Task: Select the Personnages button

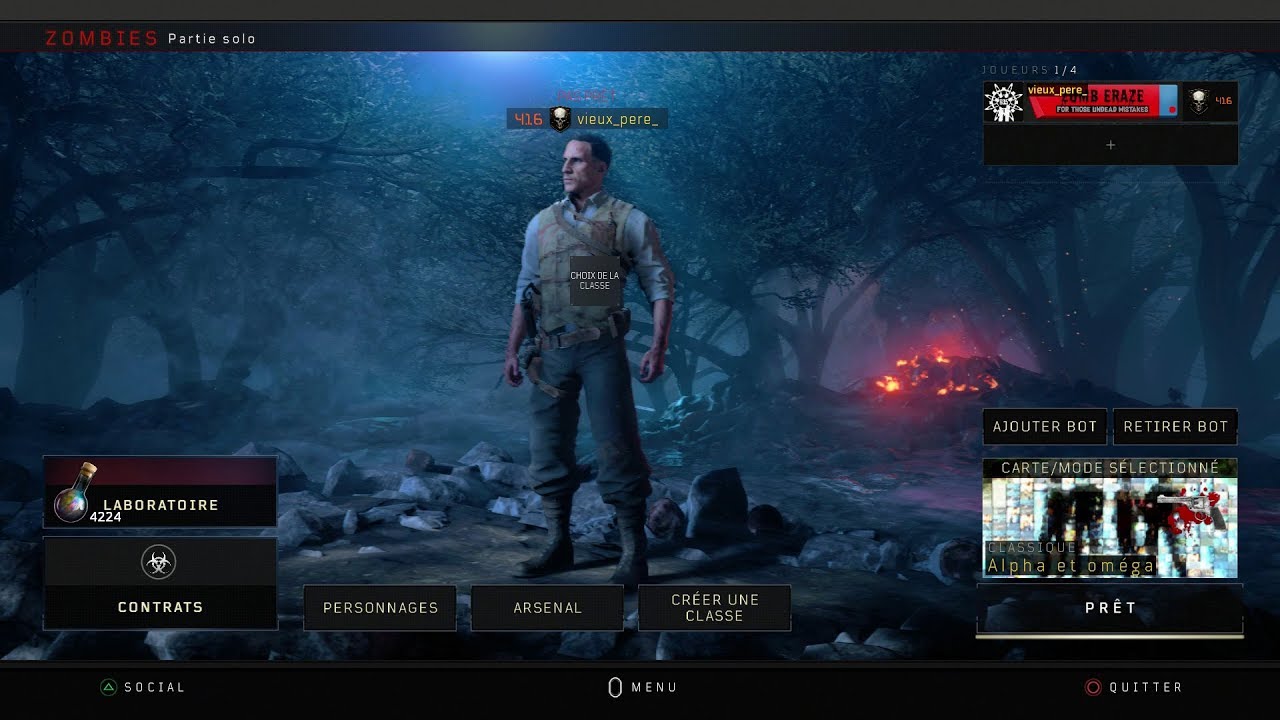Action: 380,608
